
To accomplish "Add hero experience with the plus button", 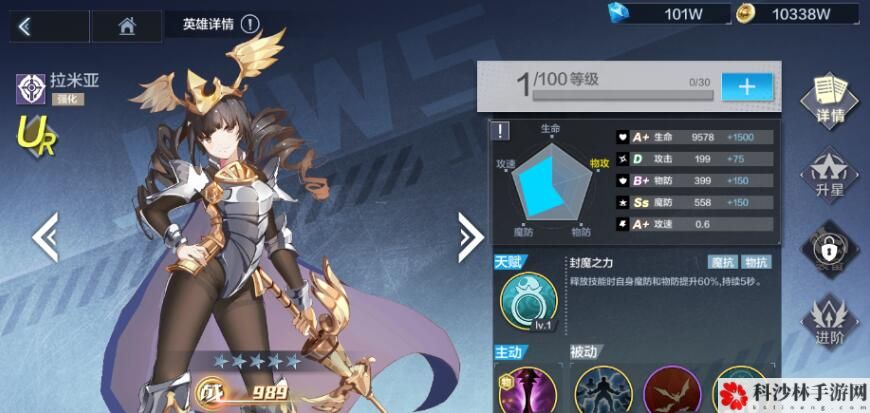I will (x=746, y=86).
